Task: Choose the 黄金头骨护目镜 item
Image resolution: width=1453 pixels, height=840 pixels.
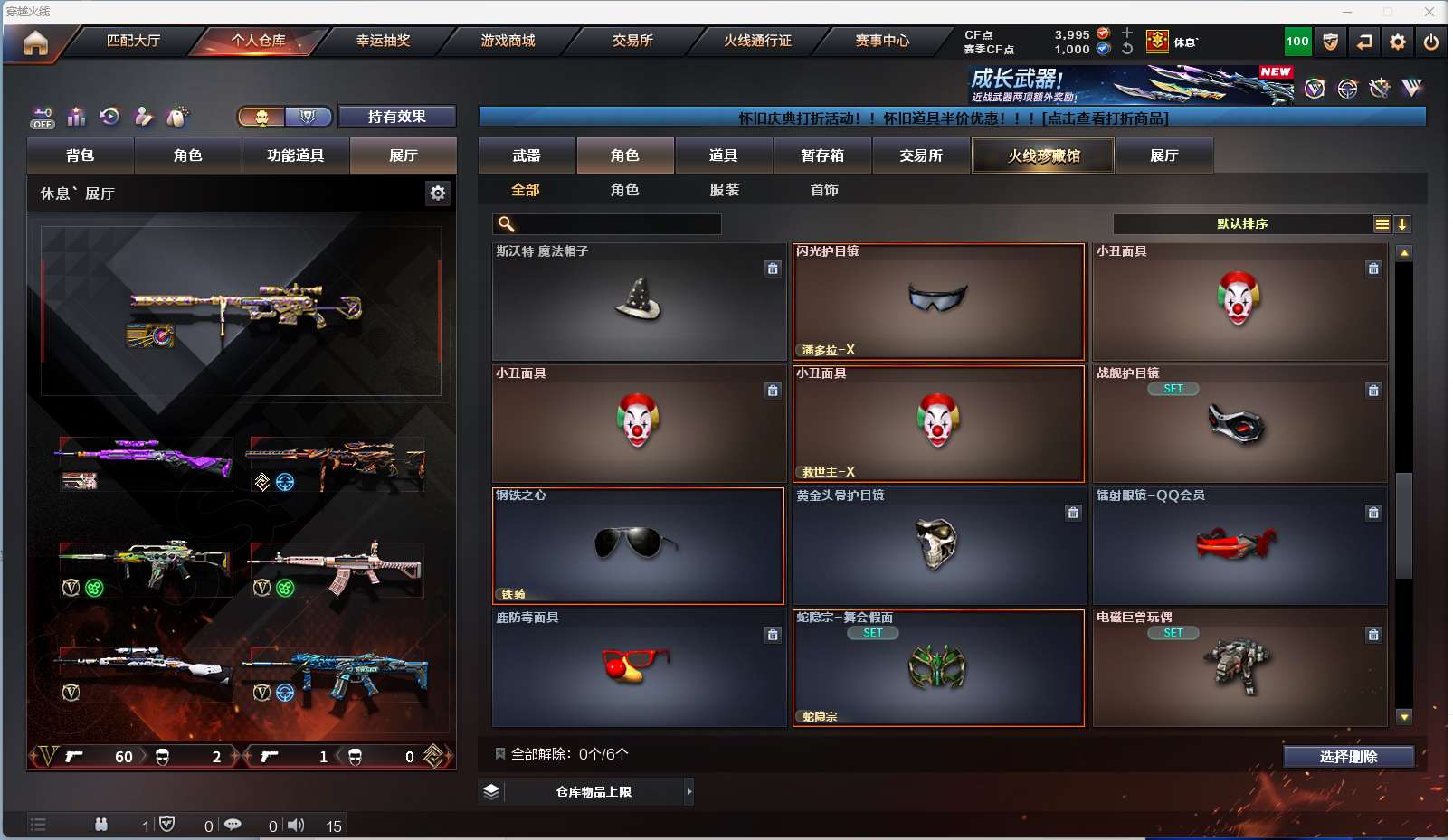Action: tap(938, 546)
